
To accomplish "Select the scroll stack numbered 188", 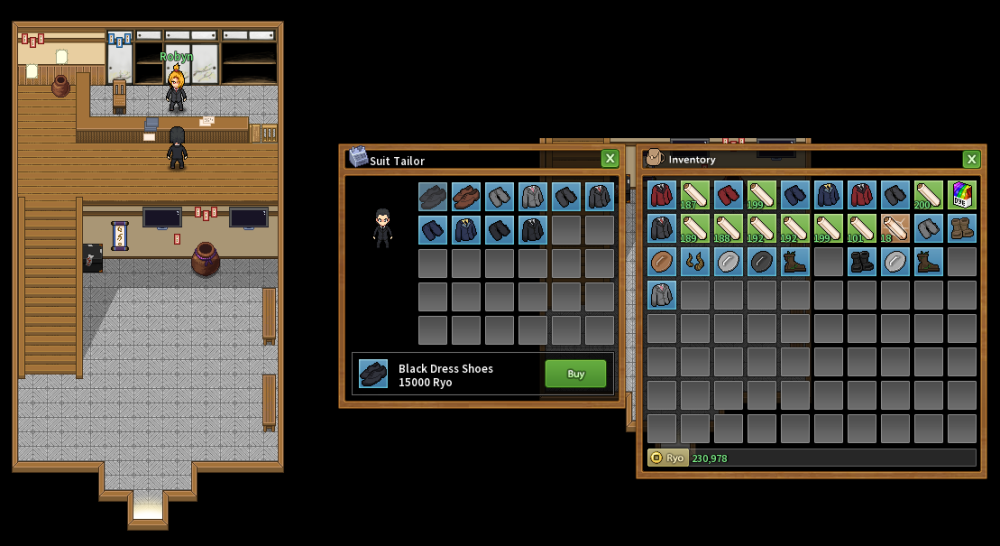I will point(728,229).
